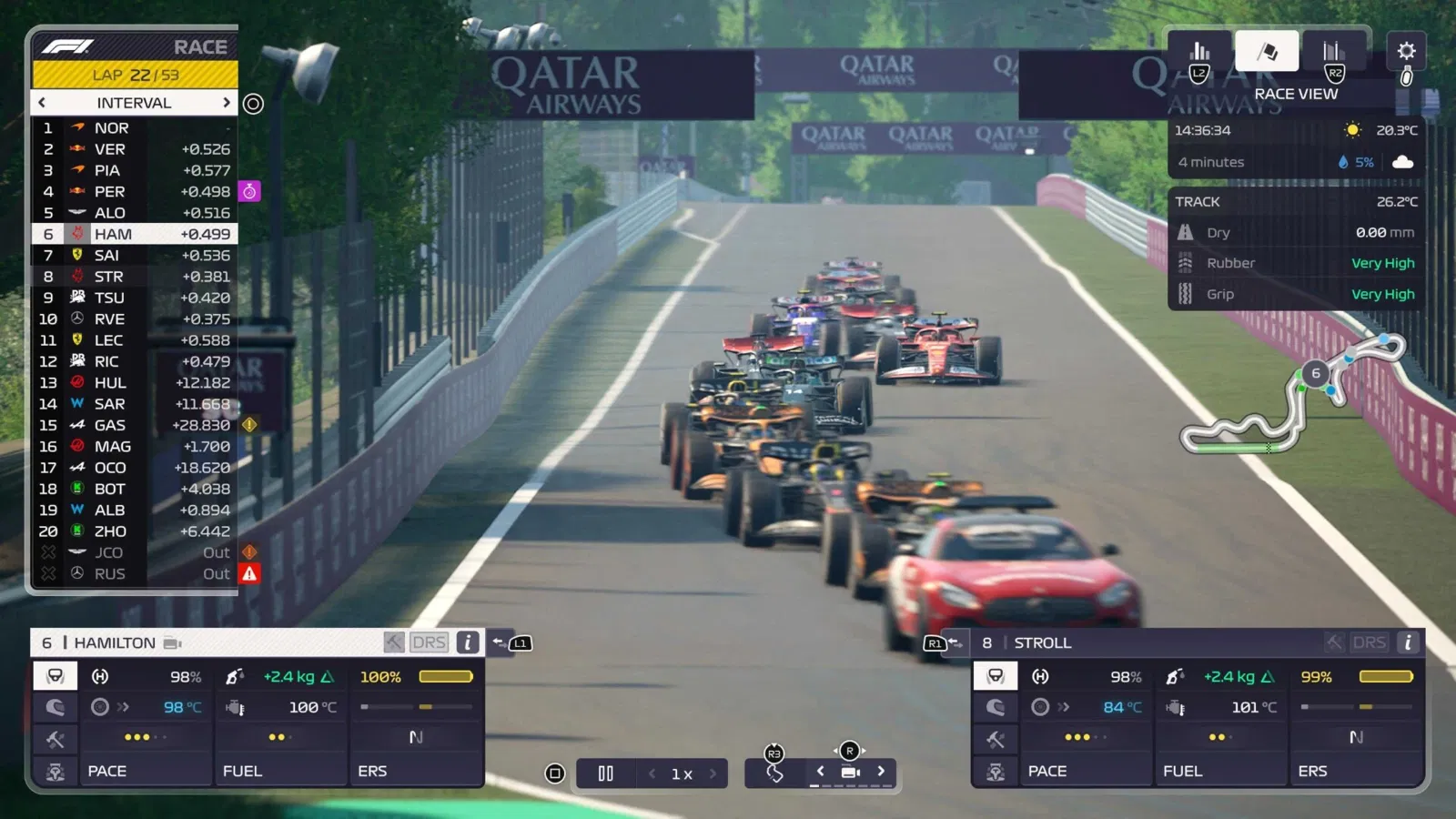Screen dimensions: 1456x819
Task: Show next timing column after INTERVAL
Action: (226, 103)
